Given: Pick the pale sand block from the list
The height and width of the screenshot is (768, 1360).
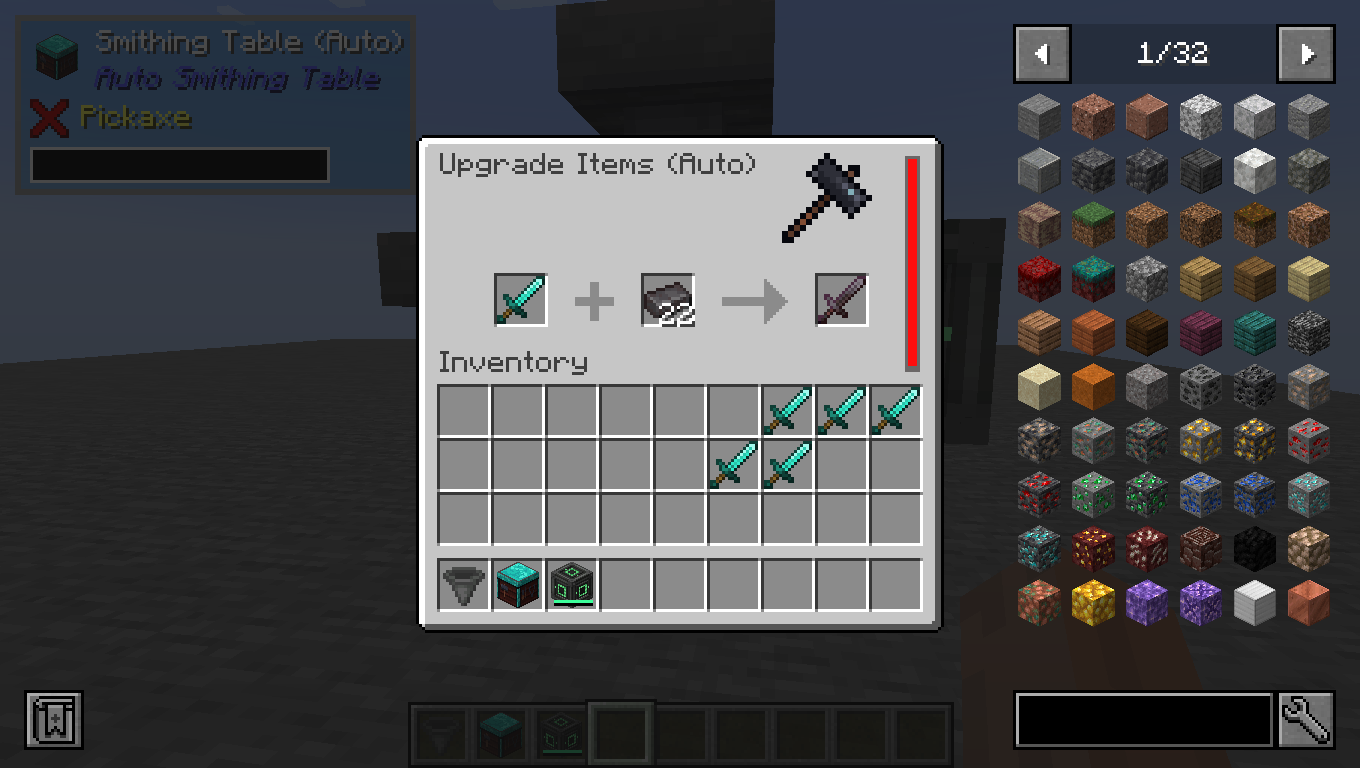Looking at the screenshot, I should click(1038, 387).
